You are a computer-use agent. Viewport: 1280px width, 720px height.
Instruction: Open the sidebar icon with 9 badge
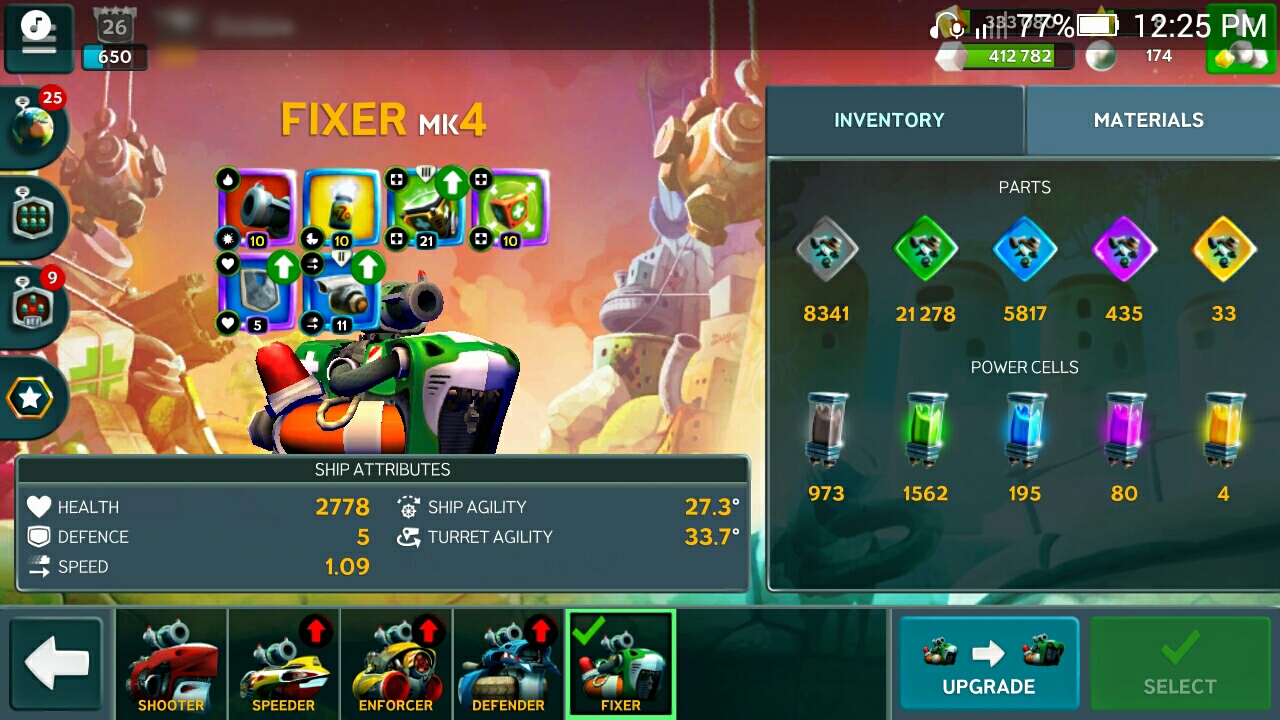pyautogui.click(x=34, y=306)
